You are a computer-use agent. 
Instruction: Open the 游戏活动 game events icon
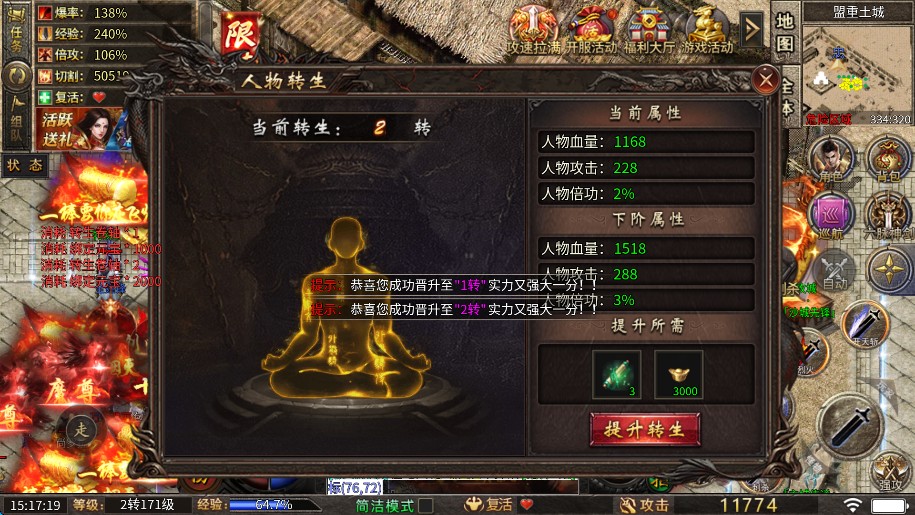(707, 28)
